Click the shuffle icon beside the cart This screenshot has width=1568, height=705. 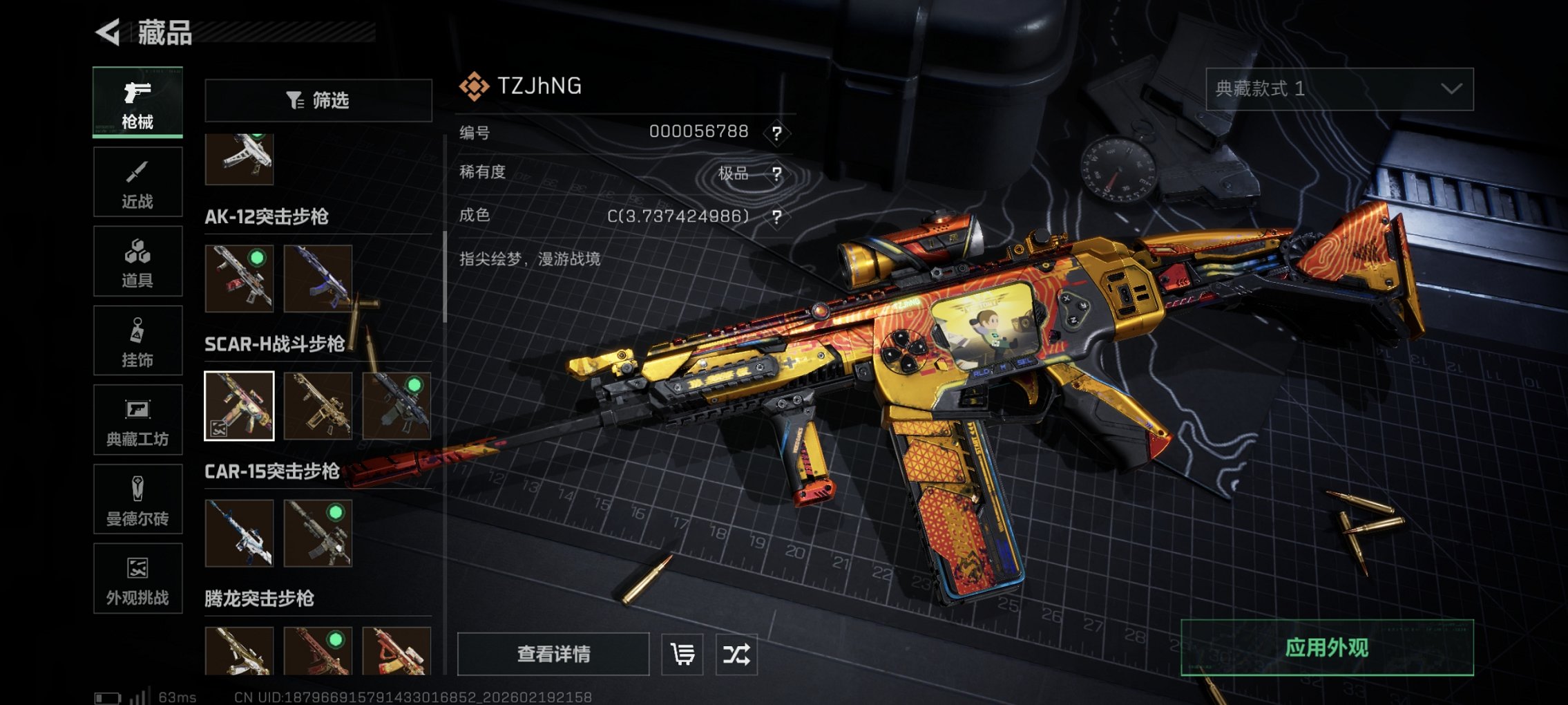[738, 653]
